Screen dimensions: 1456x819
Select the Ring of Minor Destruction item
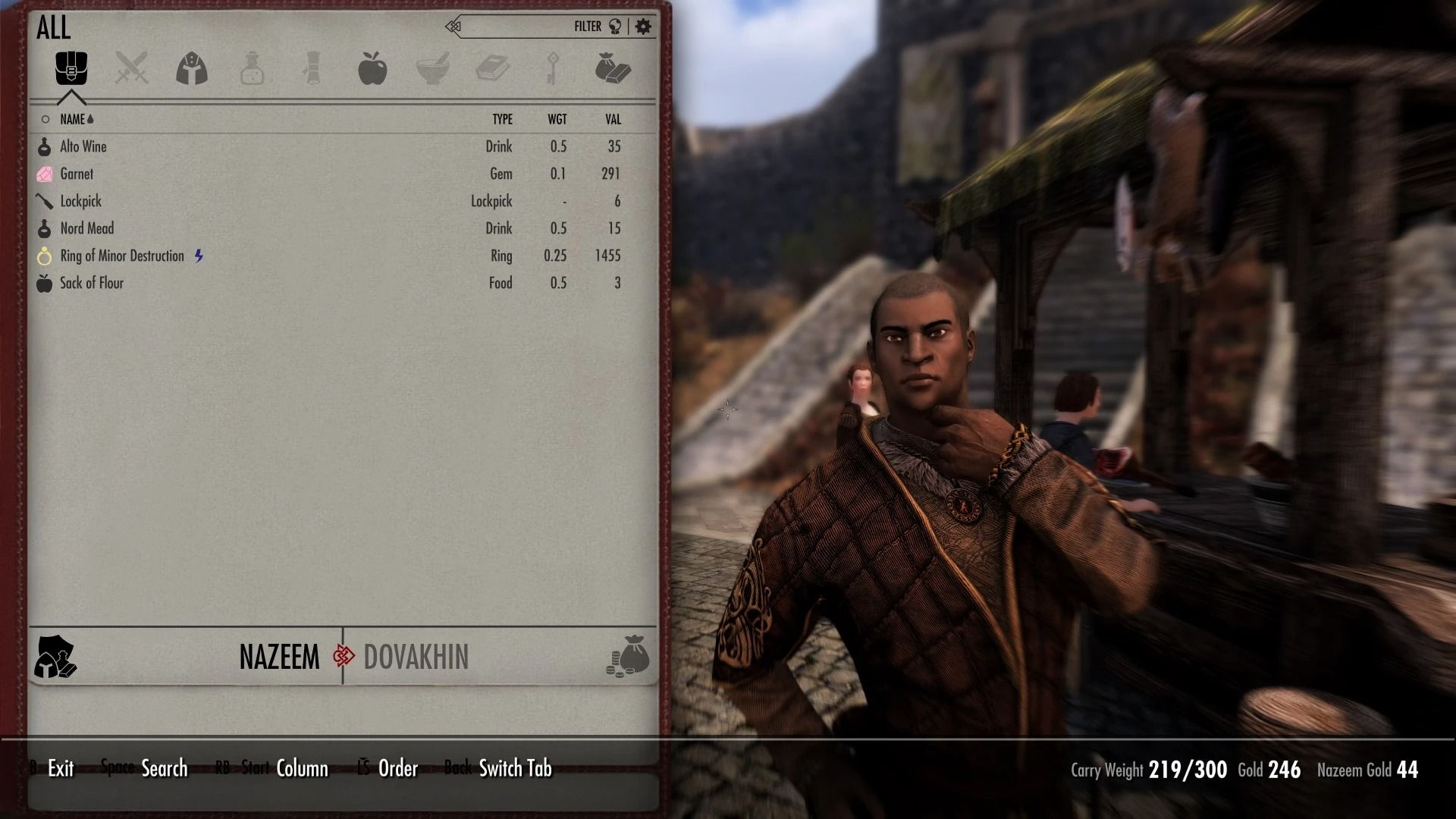(x=123, y=256)
